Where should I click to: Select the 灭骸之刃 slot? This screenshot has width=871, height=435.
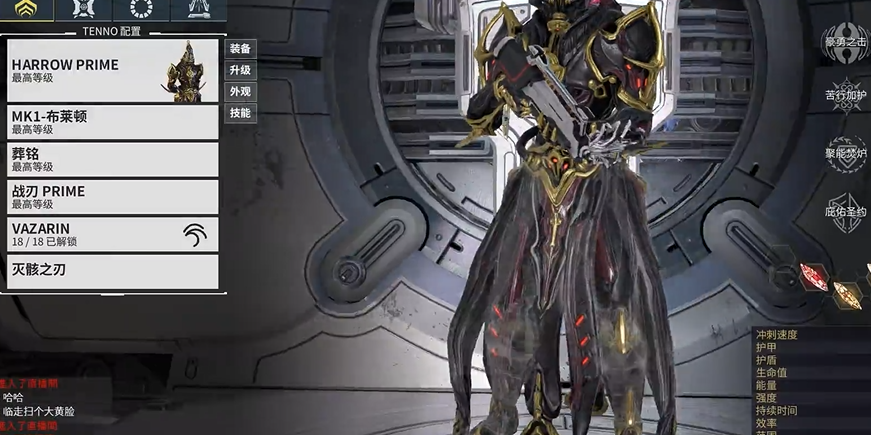coord(112,271)
